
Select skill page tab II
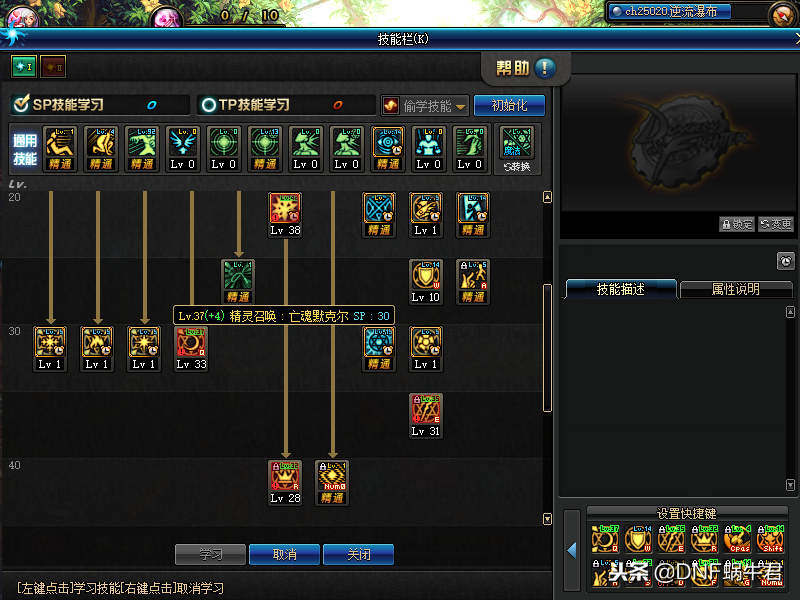click(x=52, y=66)
